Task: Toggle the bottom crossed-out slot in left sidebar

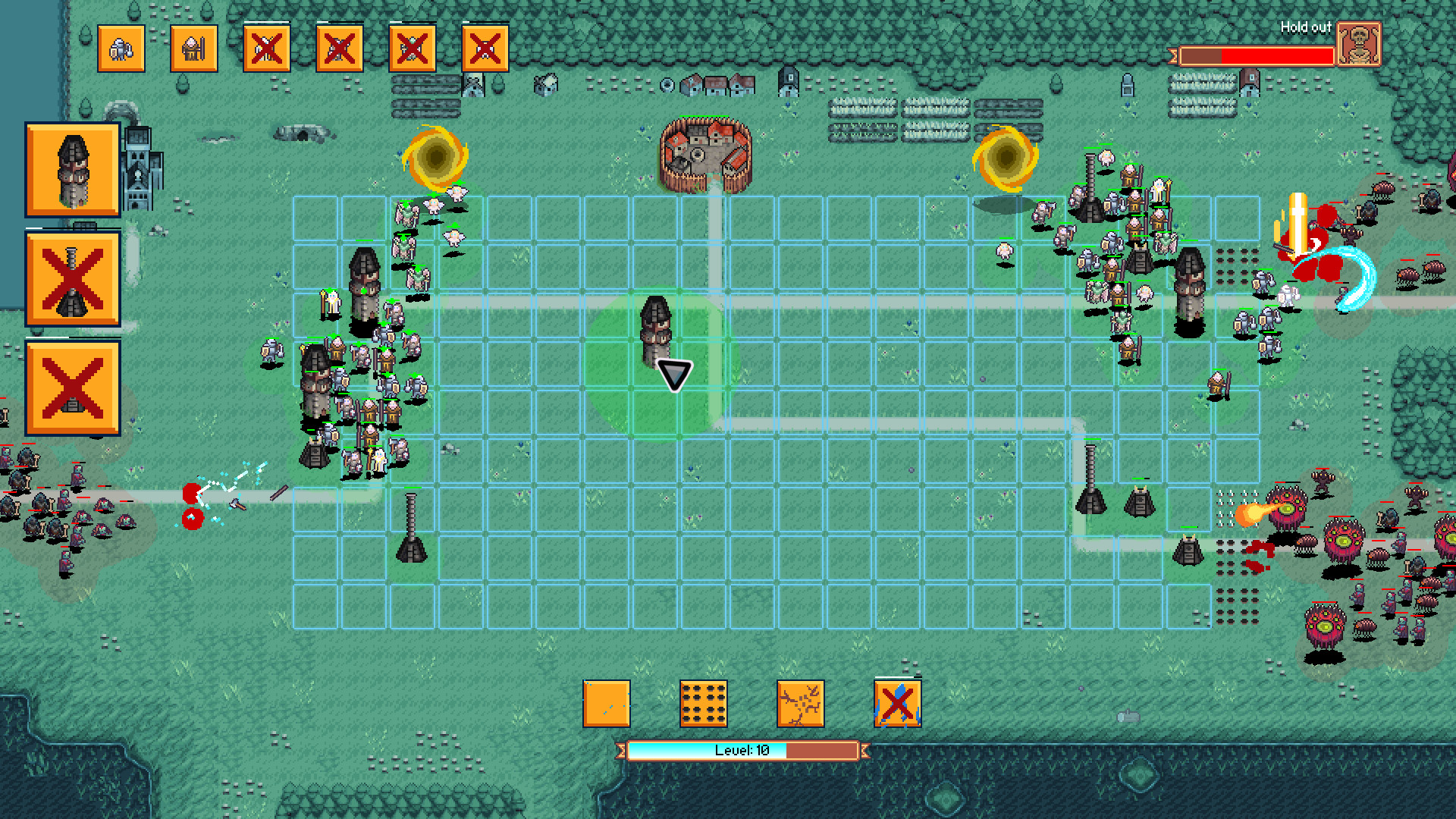Action: coord(71,388)
